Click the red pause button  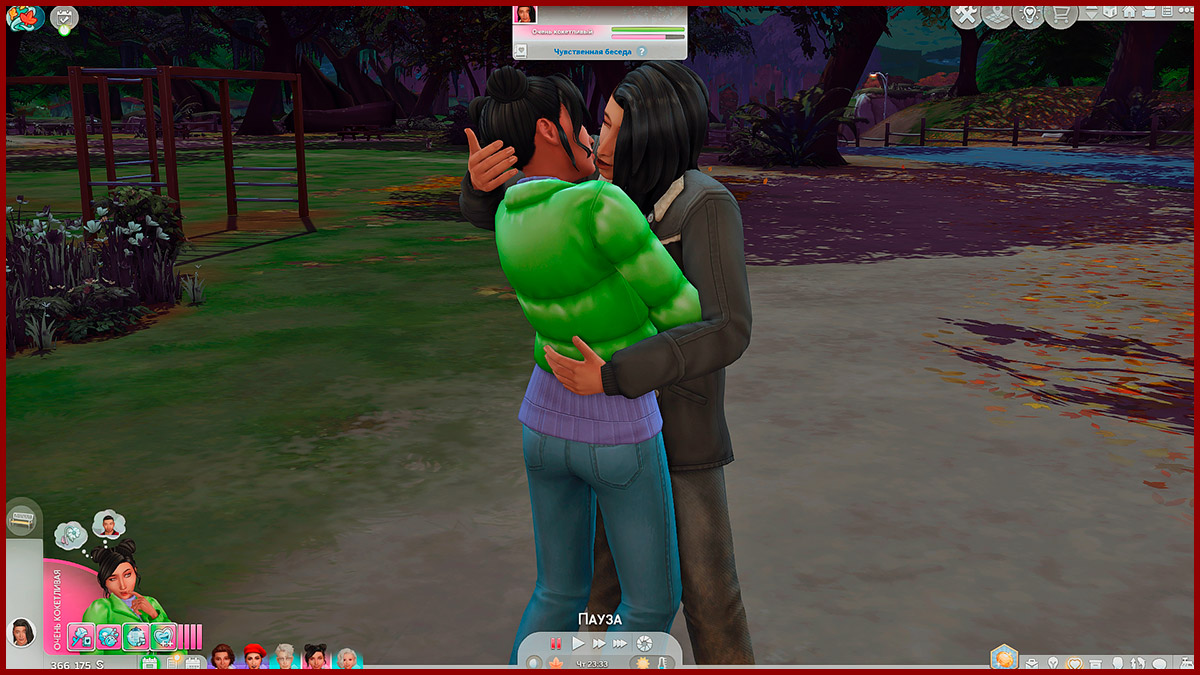[x=556, y=644]
